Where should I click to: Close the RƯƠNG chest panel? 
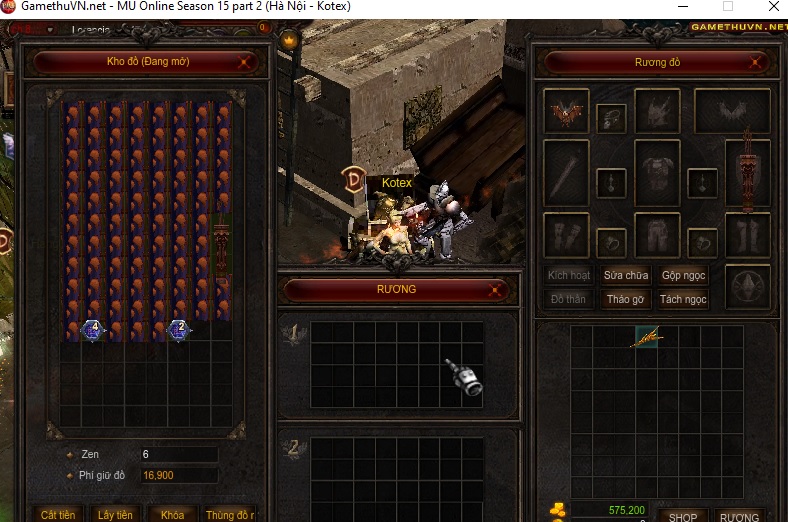495,290
